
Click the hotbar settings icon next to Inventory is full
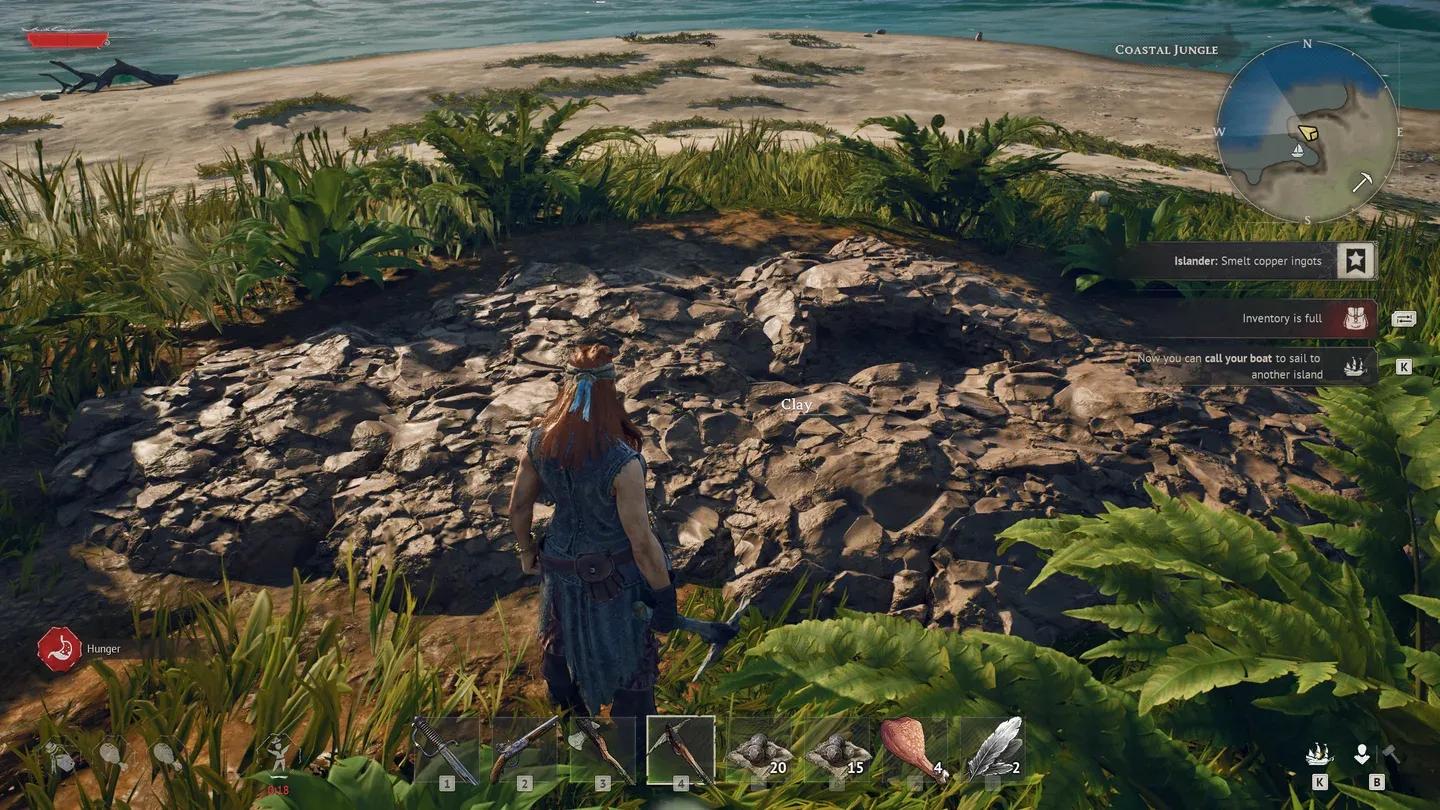(x=1404, y=318)
